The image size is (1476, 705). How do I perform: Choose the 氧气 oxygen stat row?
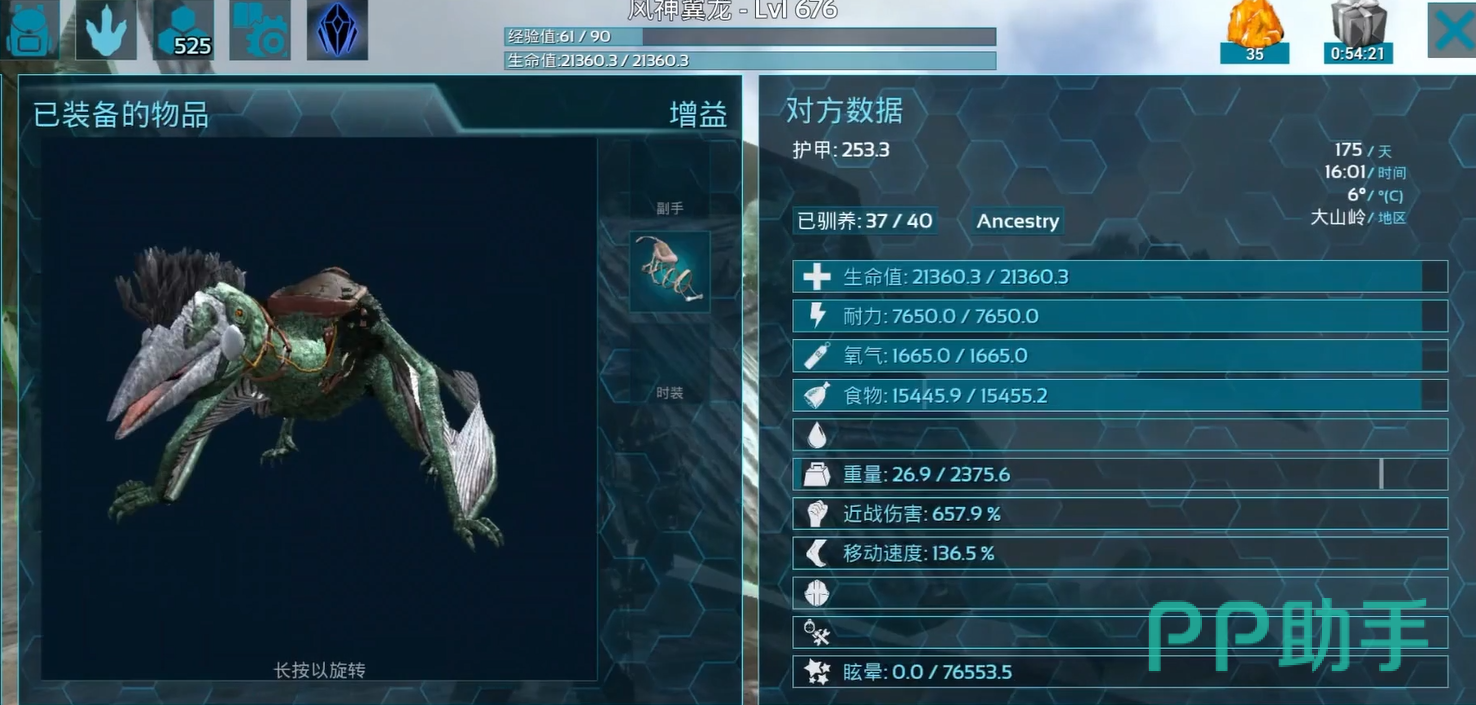1119,356
